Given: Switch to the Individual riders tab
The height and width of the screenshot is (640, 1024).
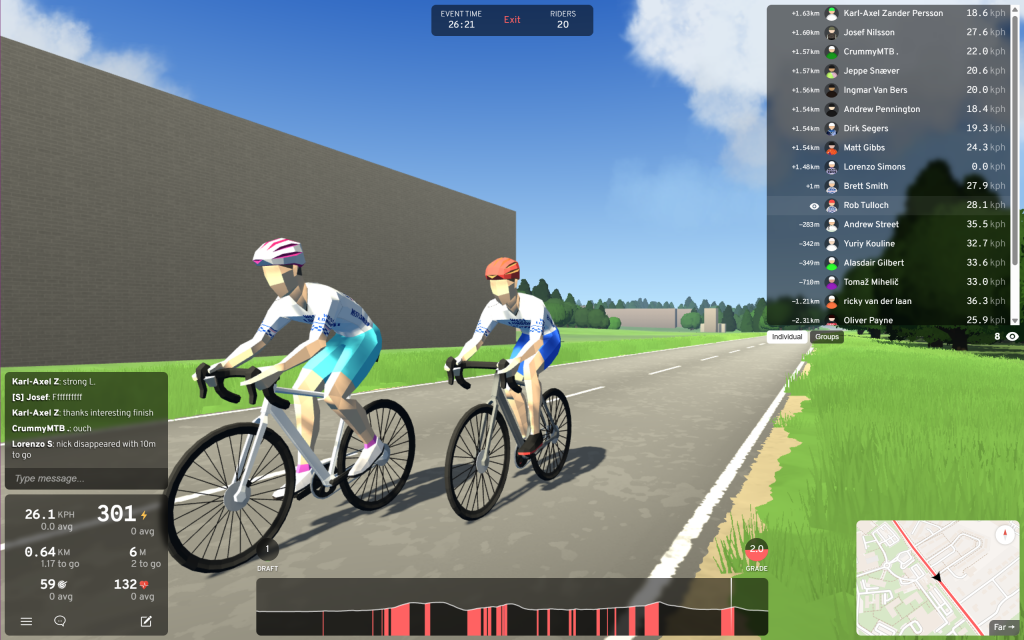Looking at the screenshot, I should click(788, 337).
